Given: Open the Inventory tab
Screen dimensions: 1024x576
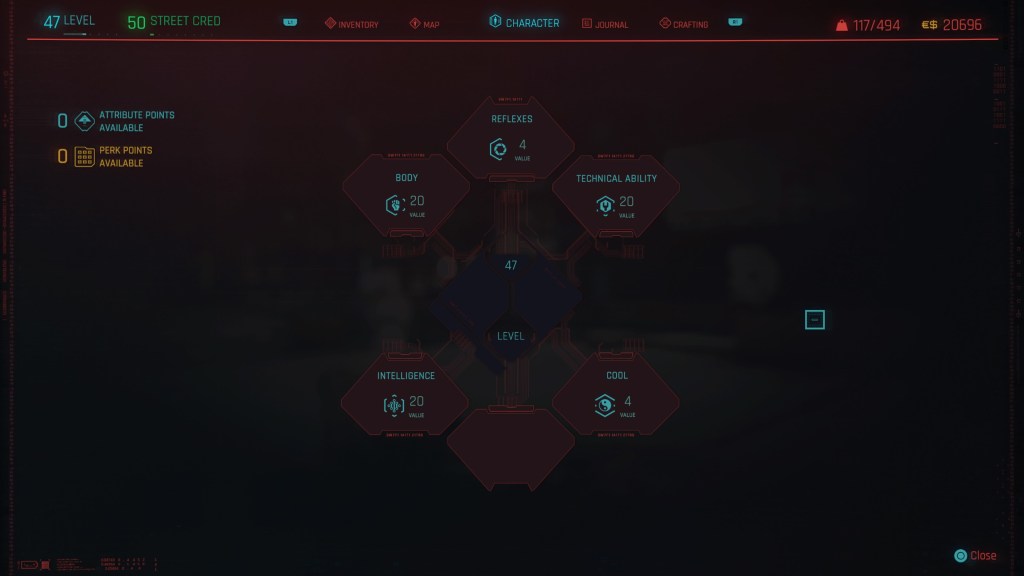Looking at the screenshot, I should click(351, 24).
